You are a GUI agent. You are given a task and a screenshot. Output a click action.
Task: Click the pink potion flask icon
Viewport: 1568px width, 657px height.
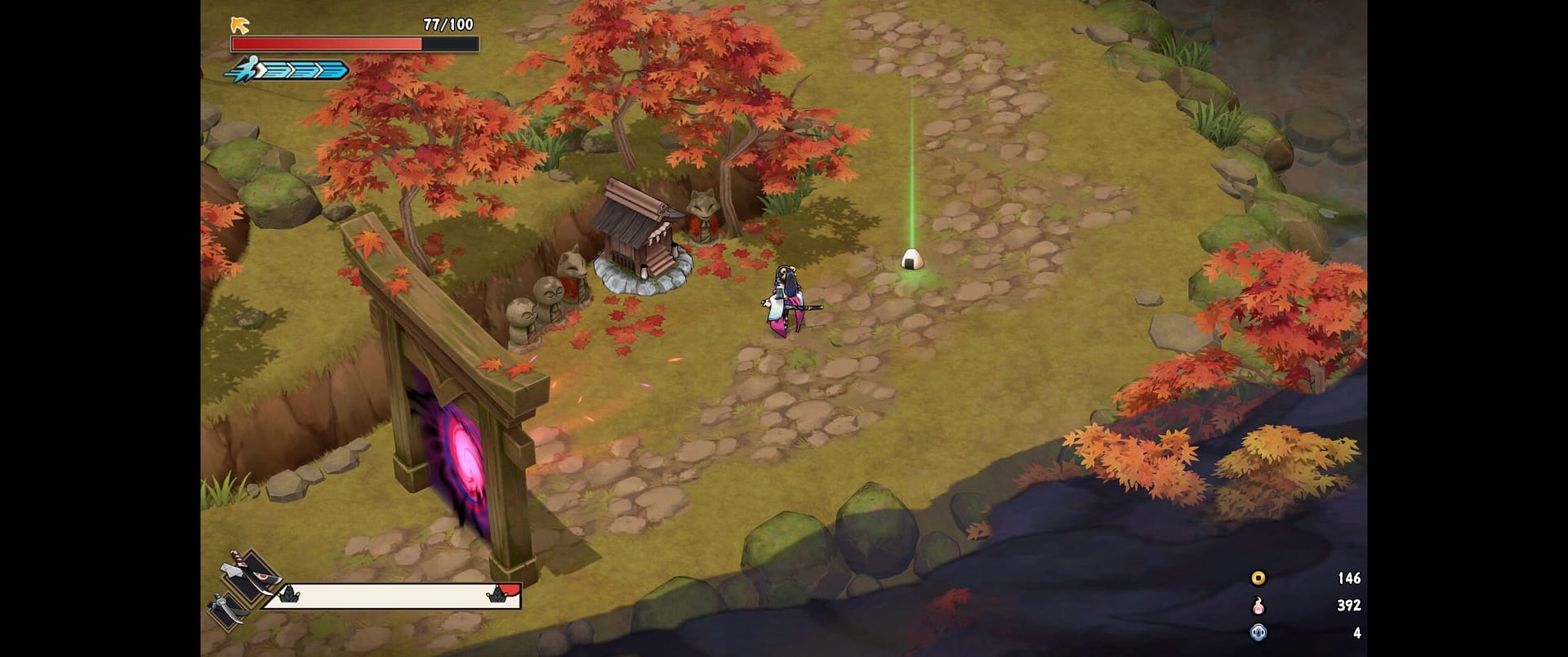tap(1258, 606)
